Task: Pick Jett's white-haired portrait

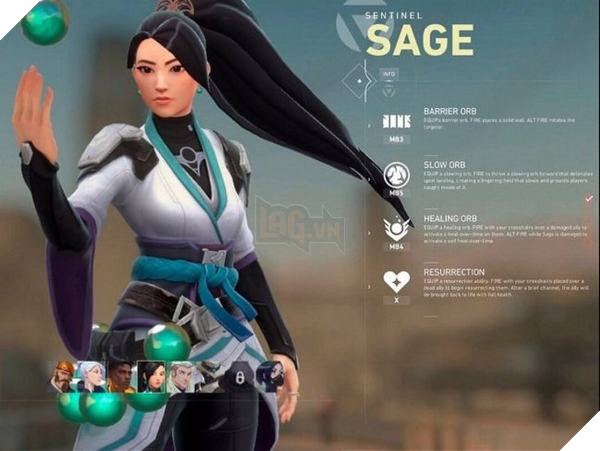Action: click(93, 376)
